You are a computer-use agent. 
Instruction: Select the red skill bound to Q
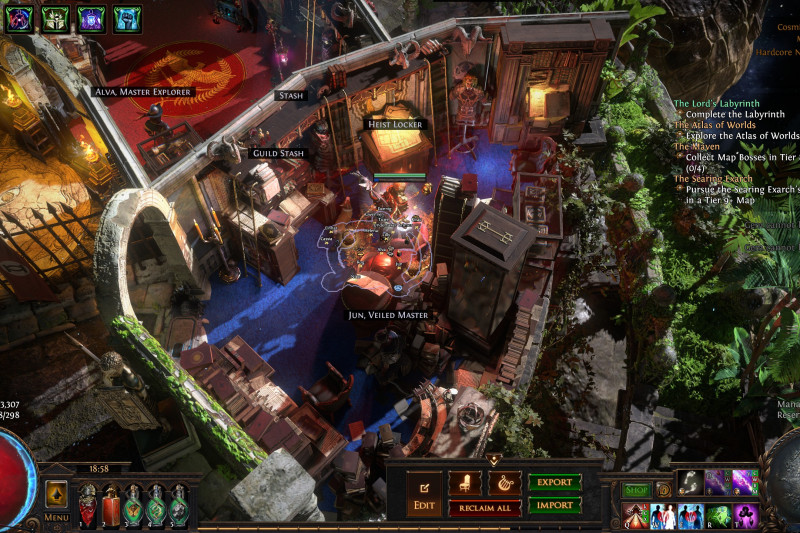(636, 516)
